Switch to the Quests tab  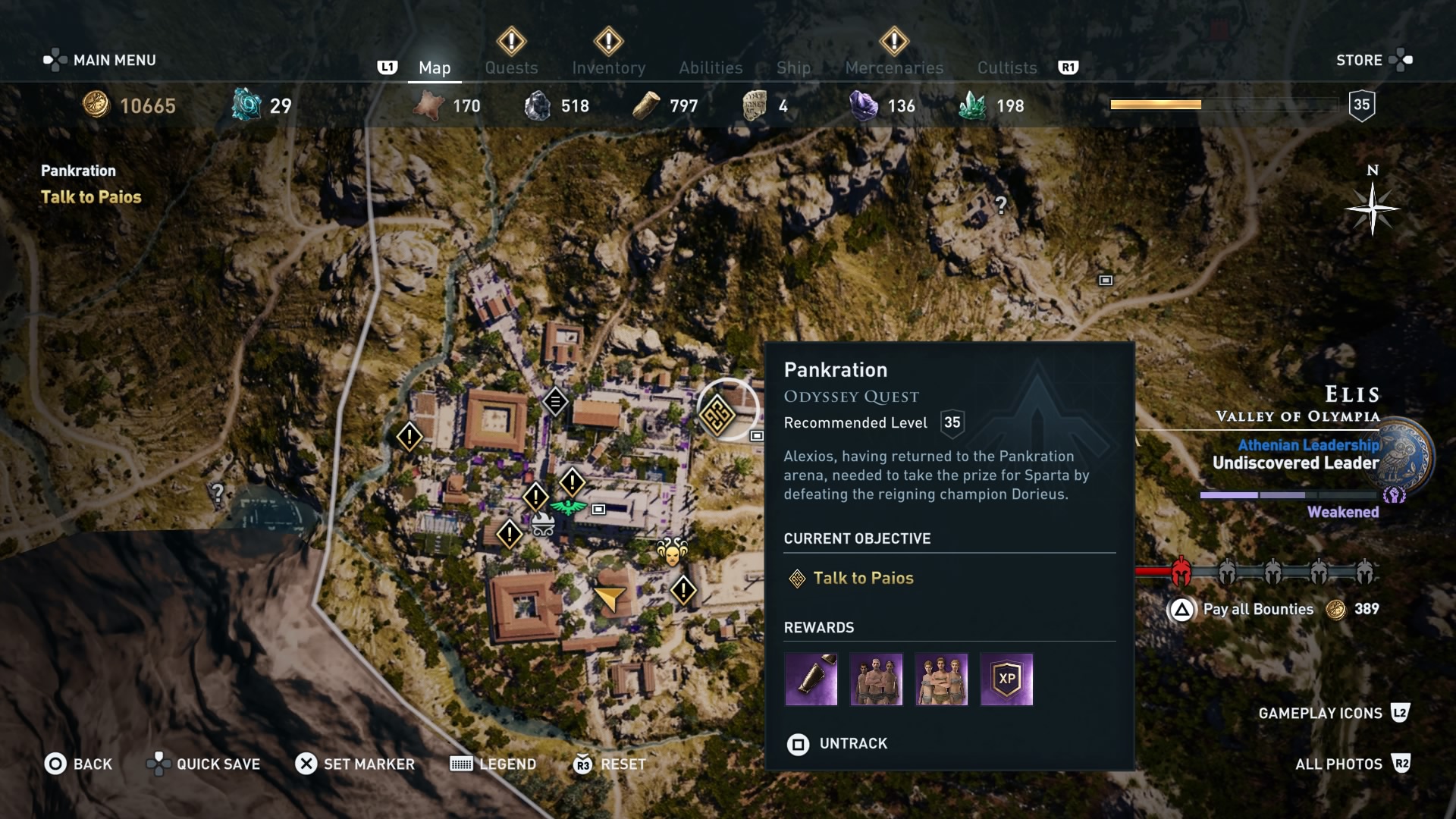[511, 67]
